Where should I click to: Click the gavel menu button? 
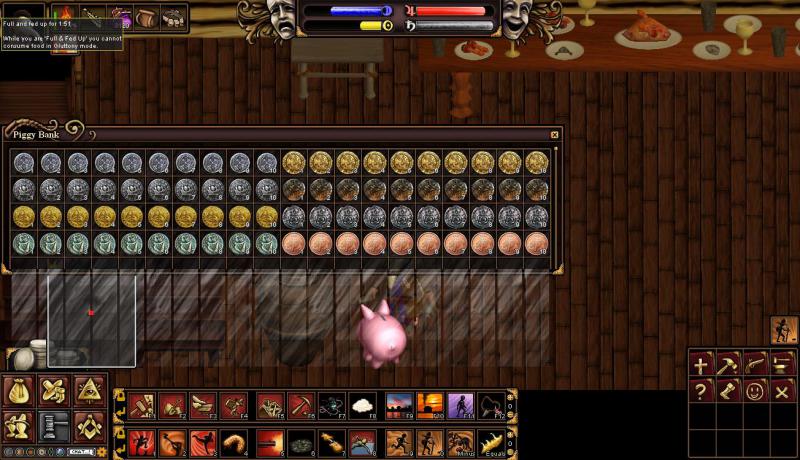pyautogui.click(x=54, y=426)
